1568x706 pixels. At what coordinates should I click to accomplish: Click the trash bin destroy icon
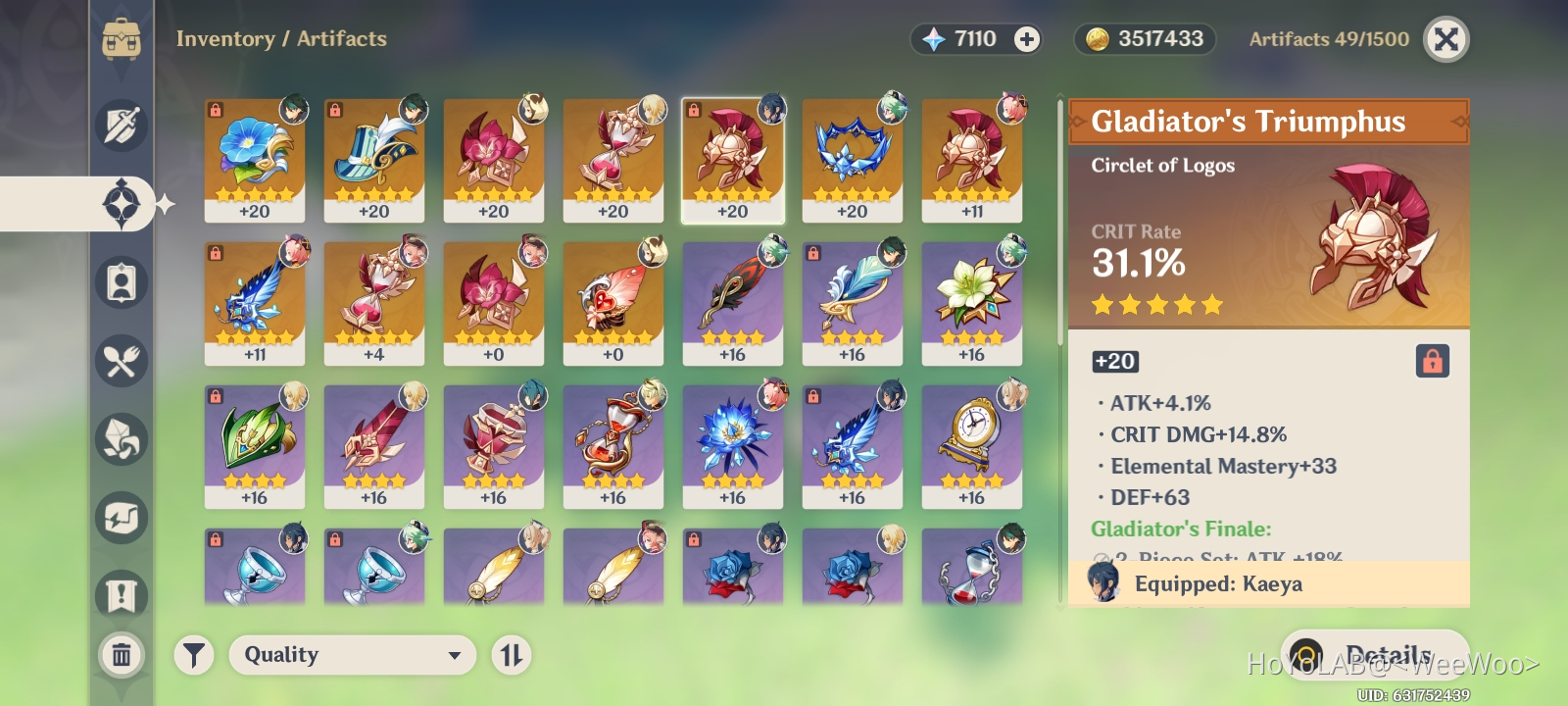pos(121,655)
